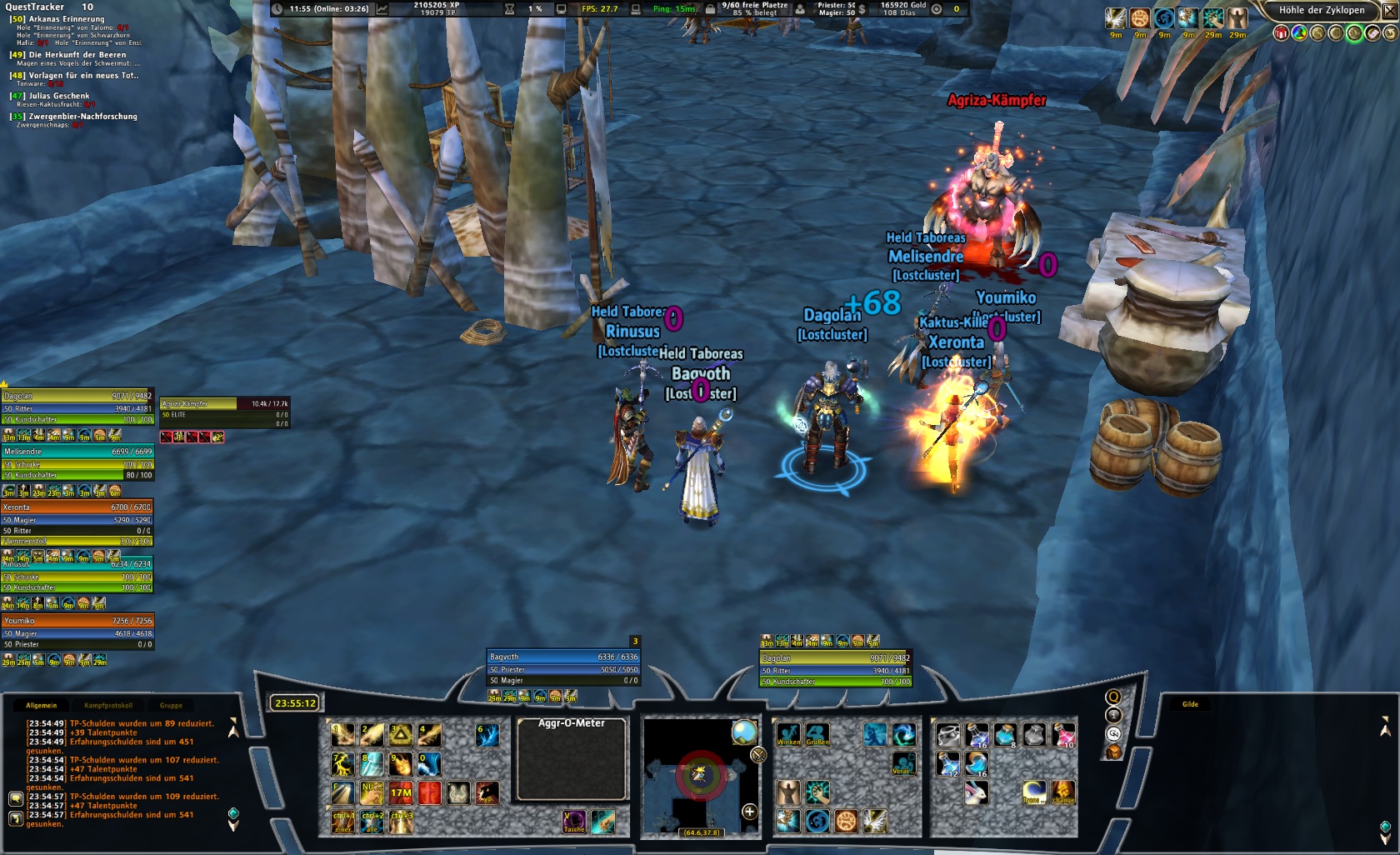Open the red gift box menu

pos(1281,33)
